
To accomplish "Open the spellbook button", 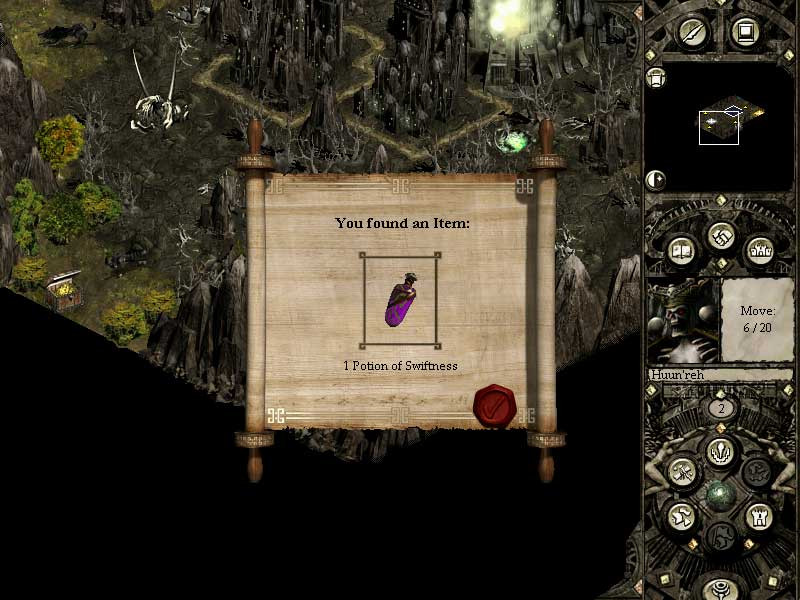I will click(x=680, y=249).
